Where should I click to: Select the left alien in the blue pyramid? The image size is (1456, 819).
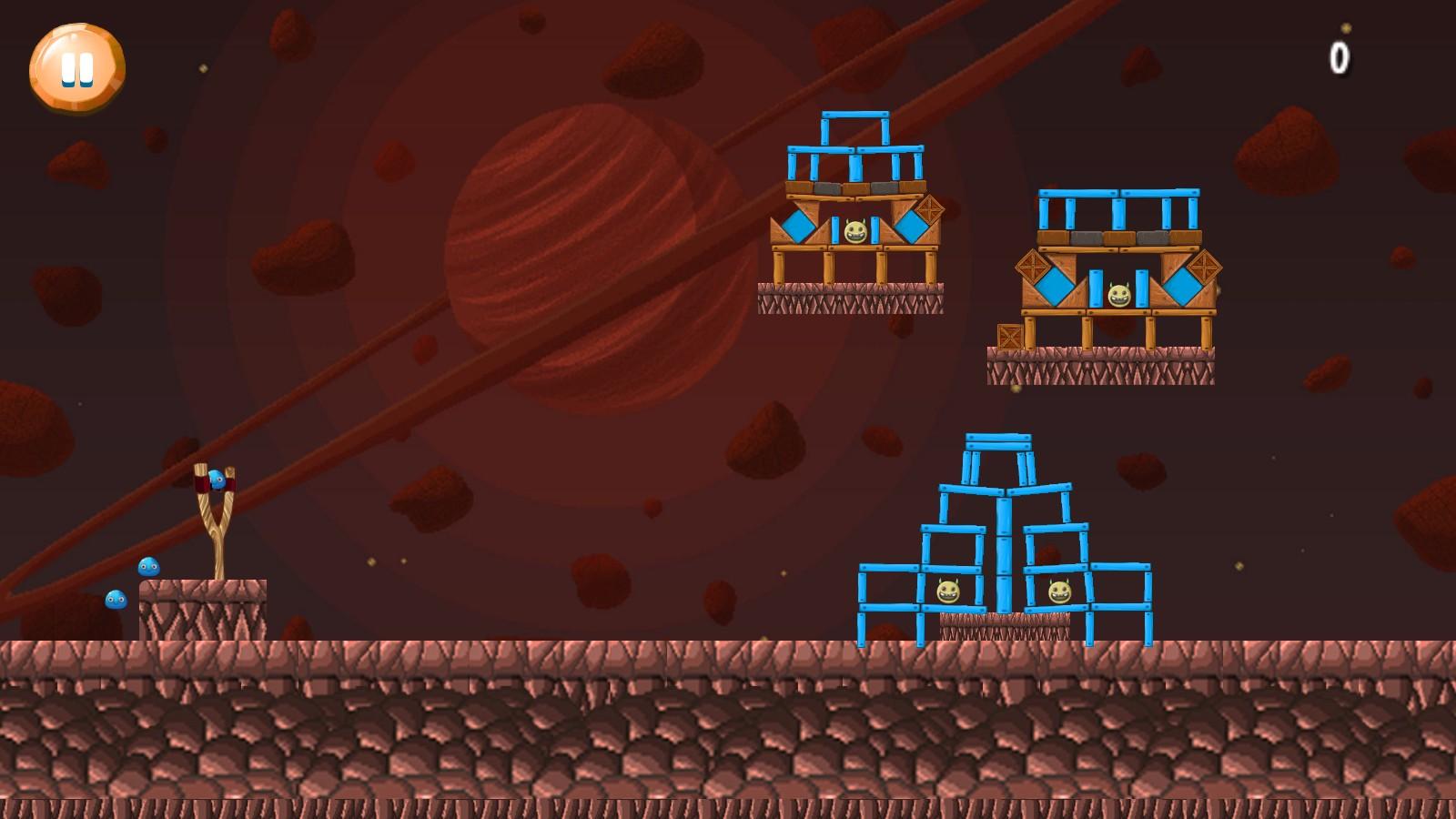[x=950, y=591]
